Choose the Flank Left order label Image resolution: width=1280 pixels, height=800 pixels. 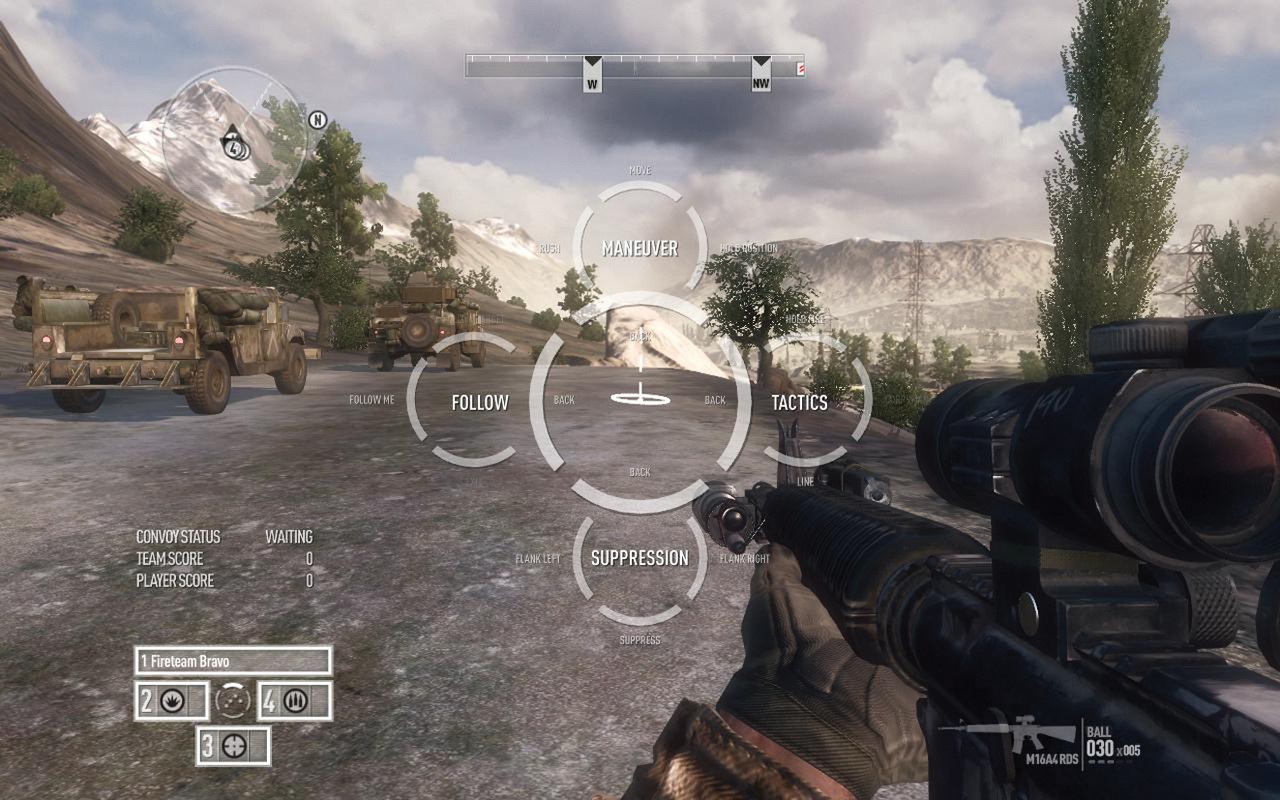point(538,559)
